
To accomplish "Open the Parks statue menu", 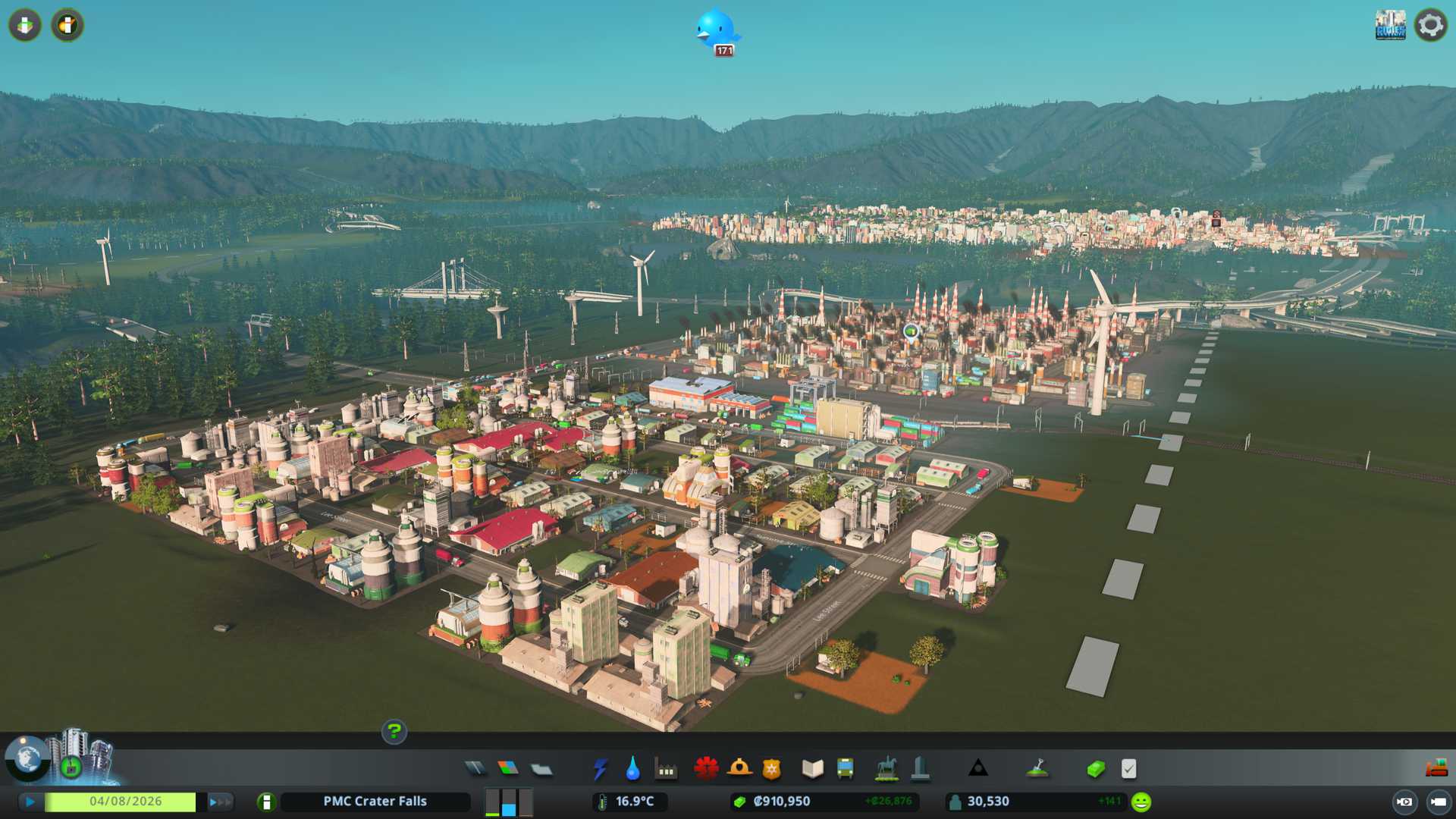I will (x=886, y=769).
